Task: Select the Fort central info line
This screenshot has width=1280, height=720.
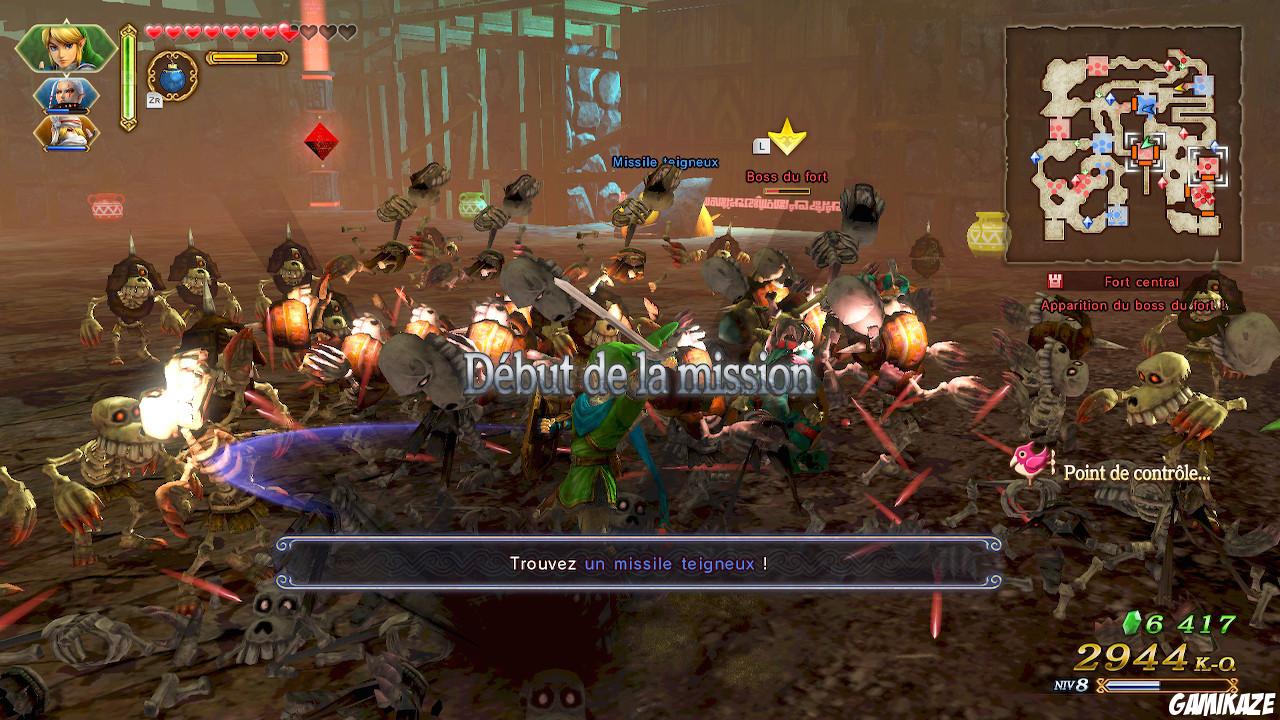Action: [x=1141, y=281]
